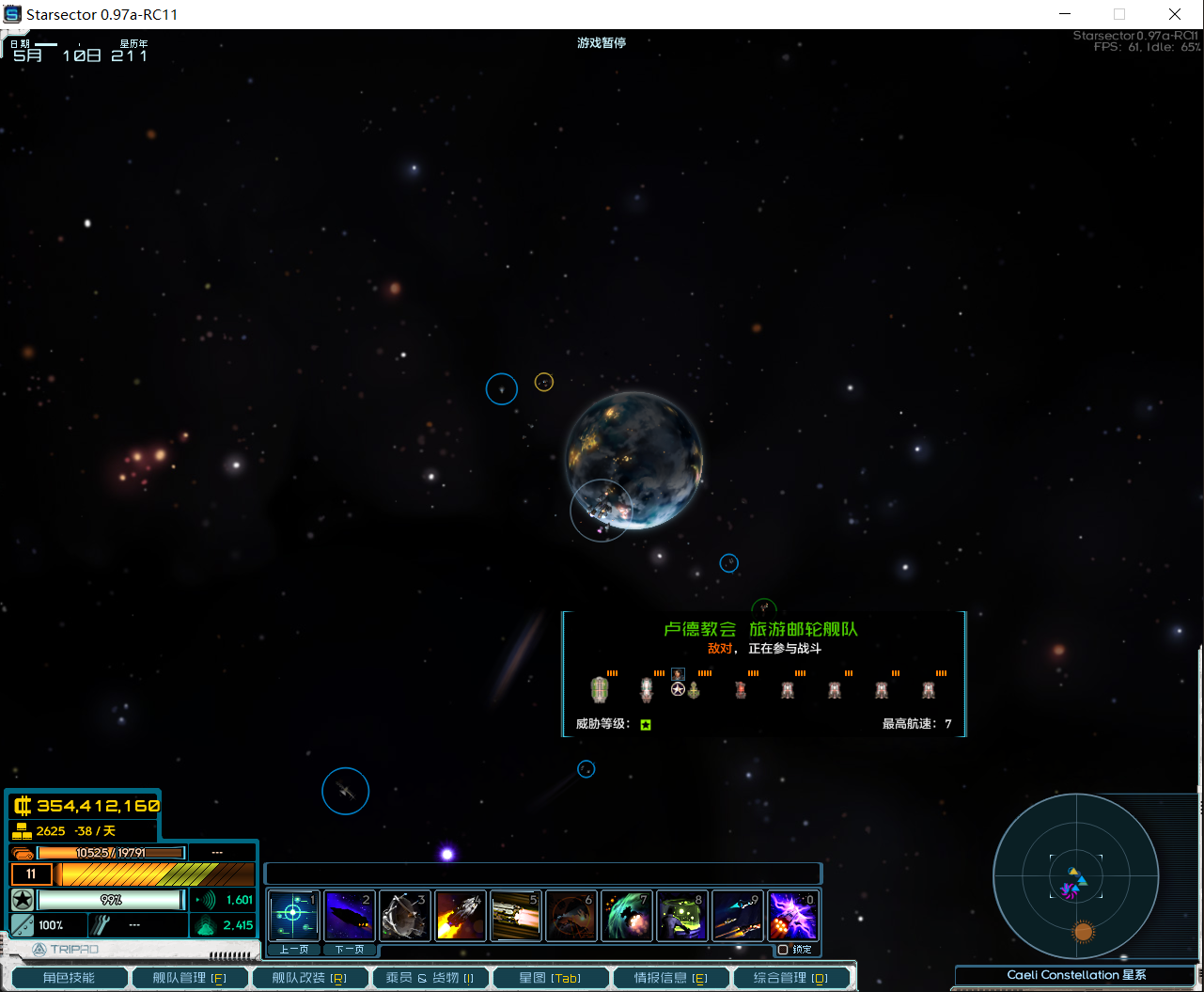Open the 舰队改装 refit screen
This screenshot has width=1204, height=992.
(x=309, y=978)
